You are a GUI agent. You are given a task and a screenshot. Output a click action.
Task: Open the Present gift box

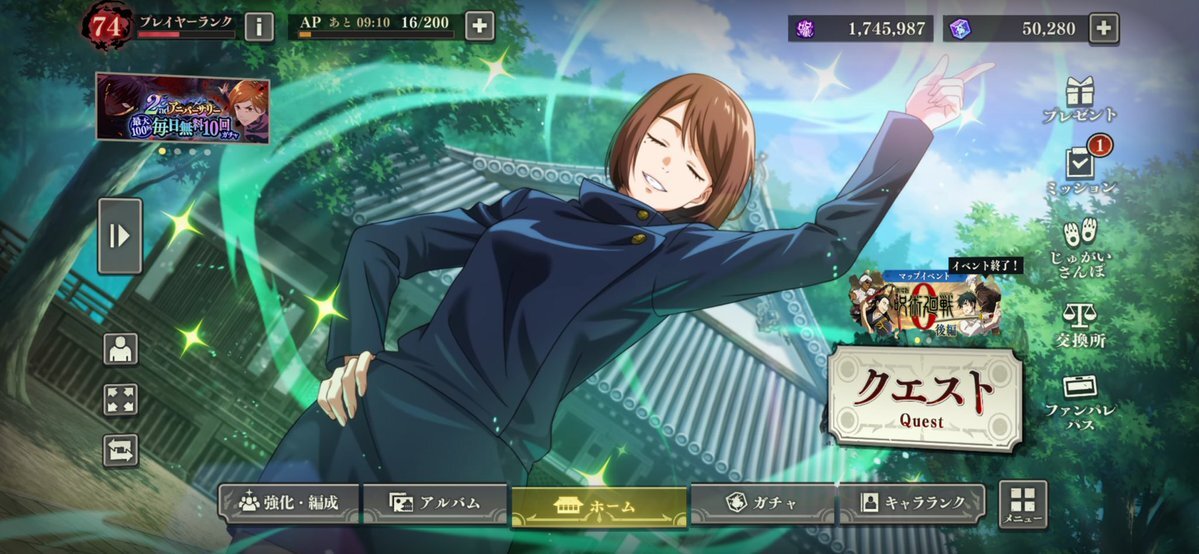(x=1079, y=98)
